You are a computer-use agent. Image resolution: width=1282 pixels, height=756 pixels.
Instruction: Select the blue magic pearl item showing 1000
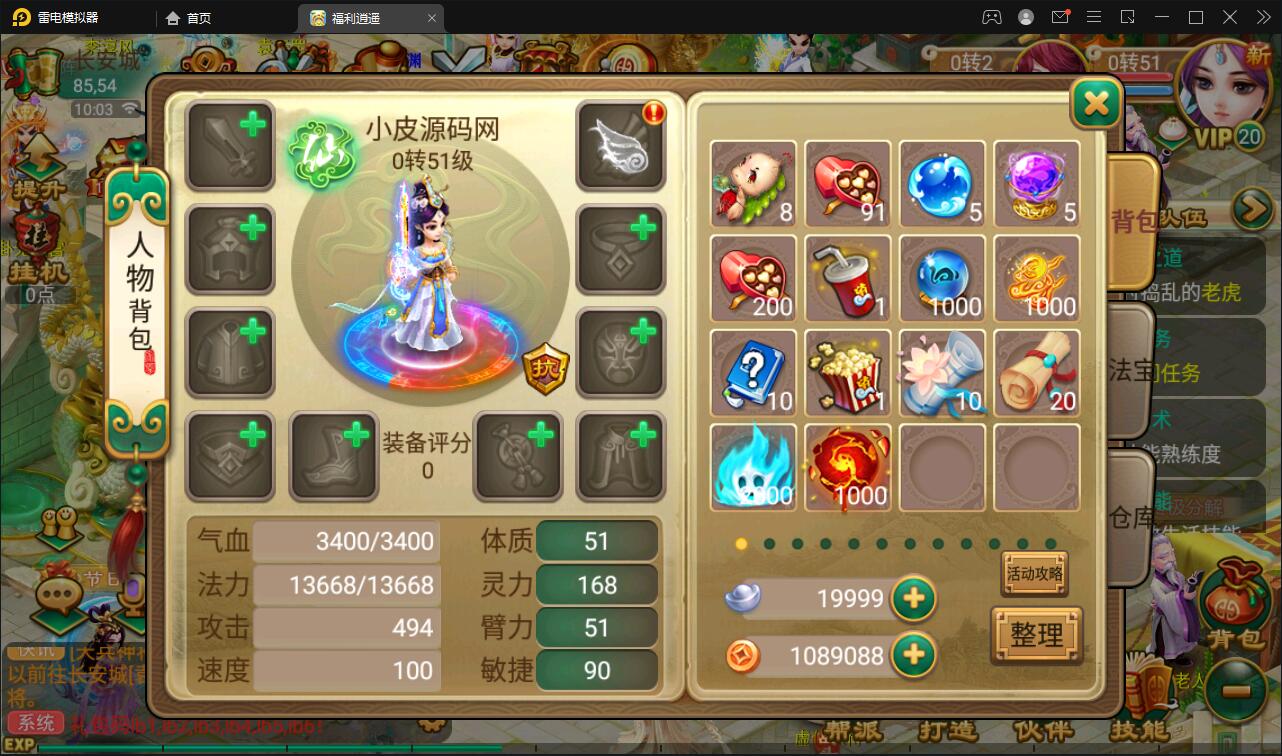point(941,279)
